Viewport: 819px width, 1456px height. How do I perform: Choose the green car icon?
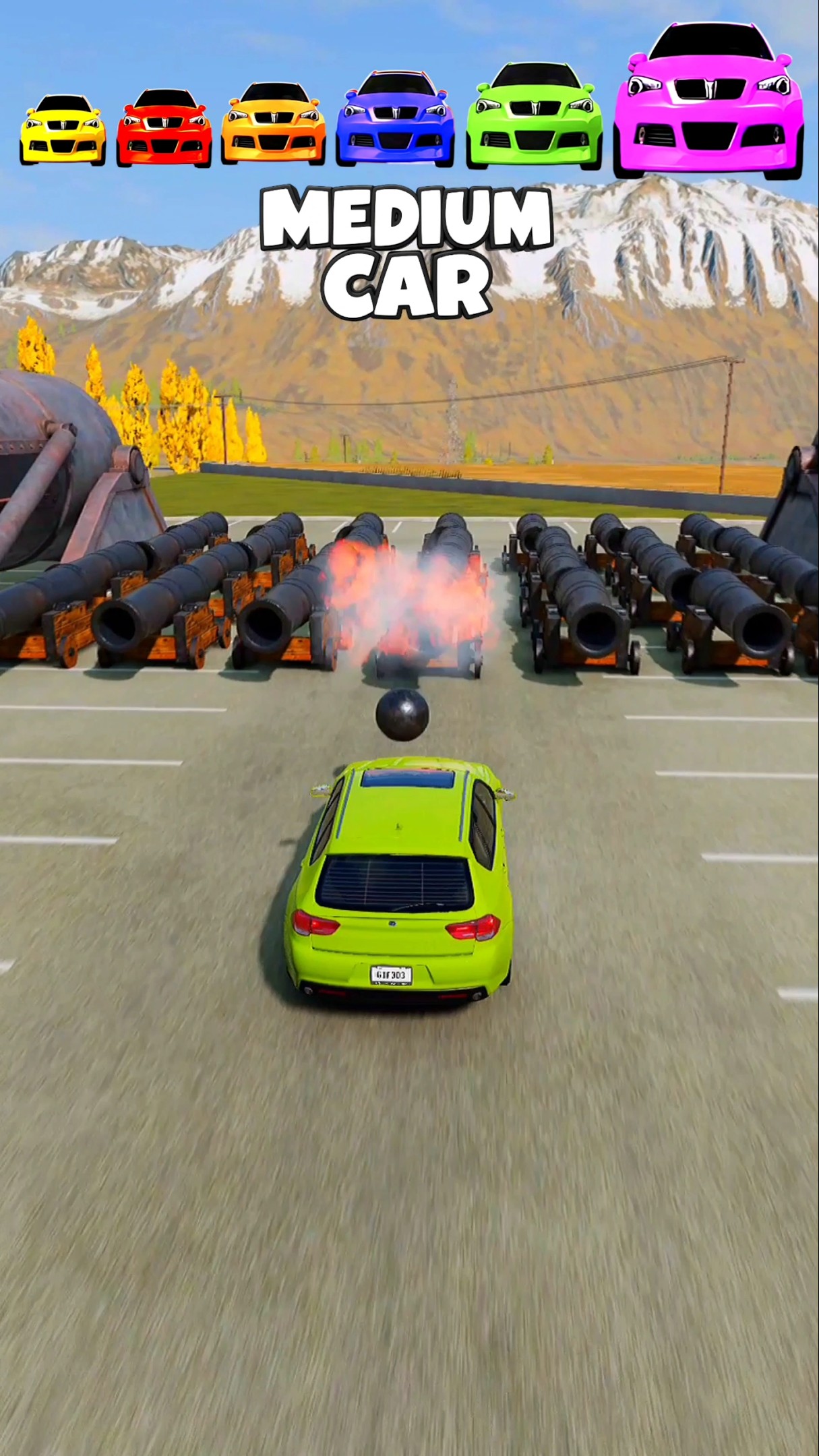pyautogui.click(x=535, y=115)
